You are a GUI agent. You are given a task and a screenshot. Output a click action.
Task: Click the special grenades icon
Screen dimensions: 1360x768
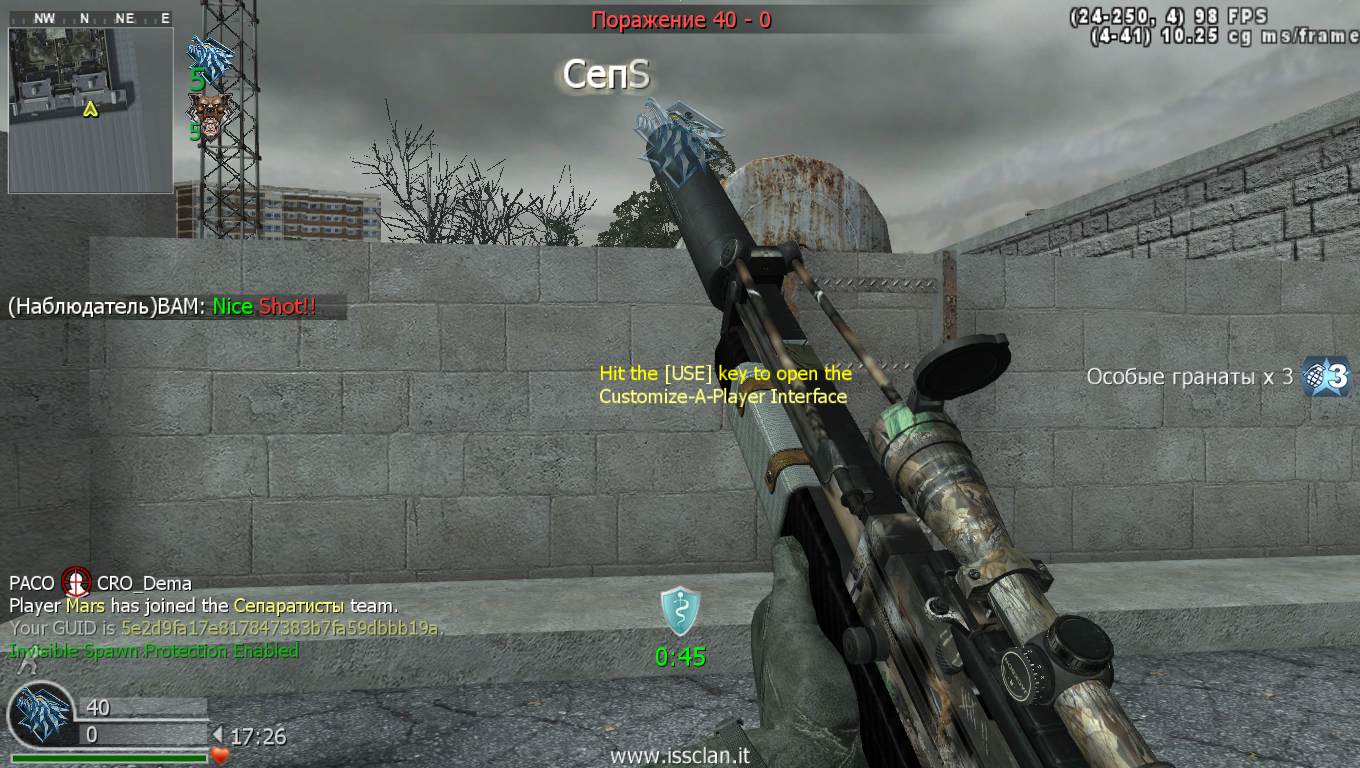pyautogui.click(x=1326, y=377)
